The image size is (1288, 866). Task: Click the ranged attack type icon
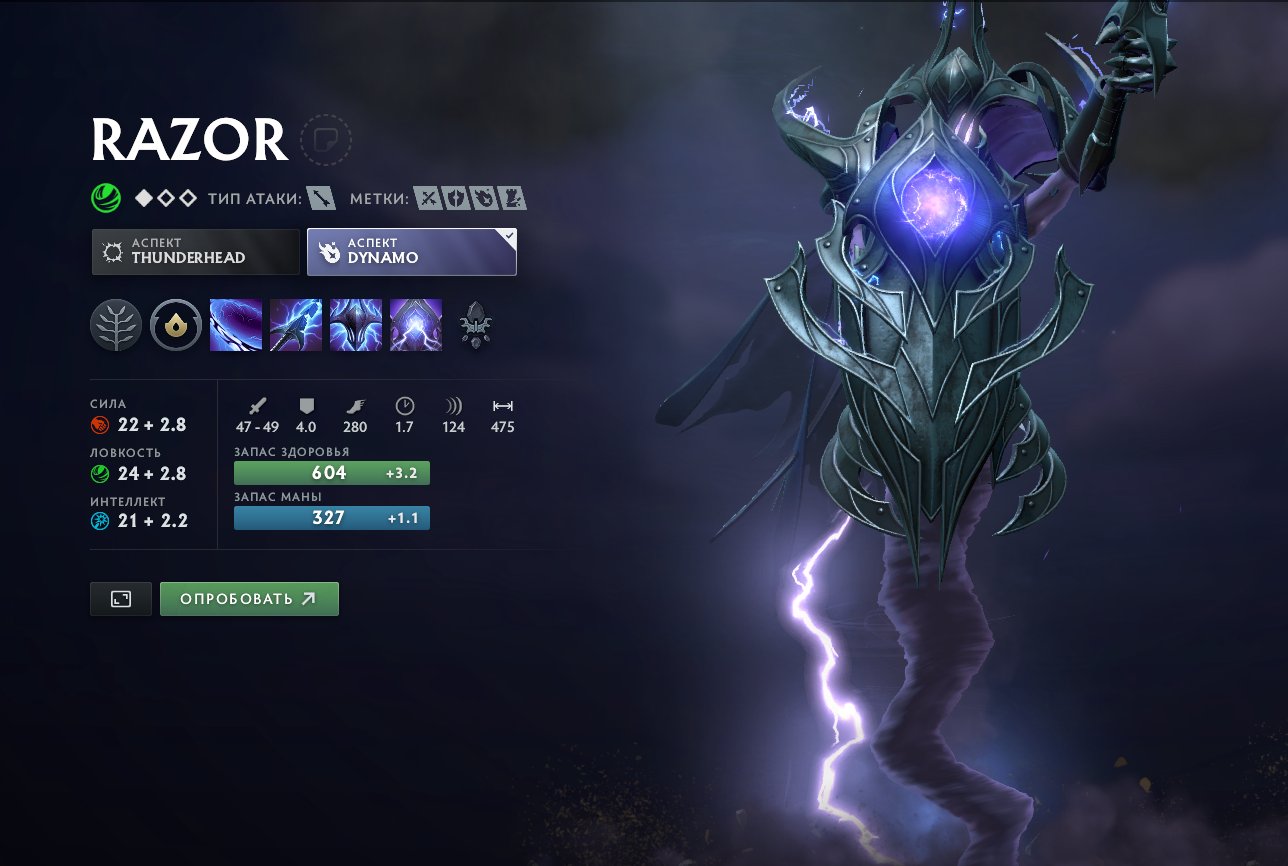(x=322, y=197)
